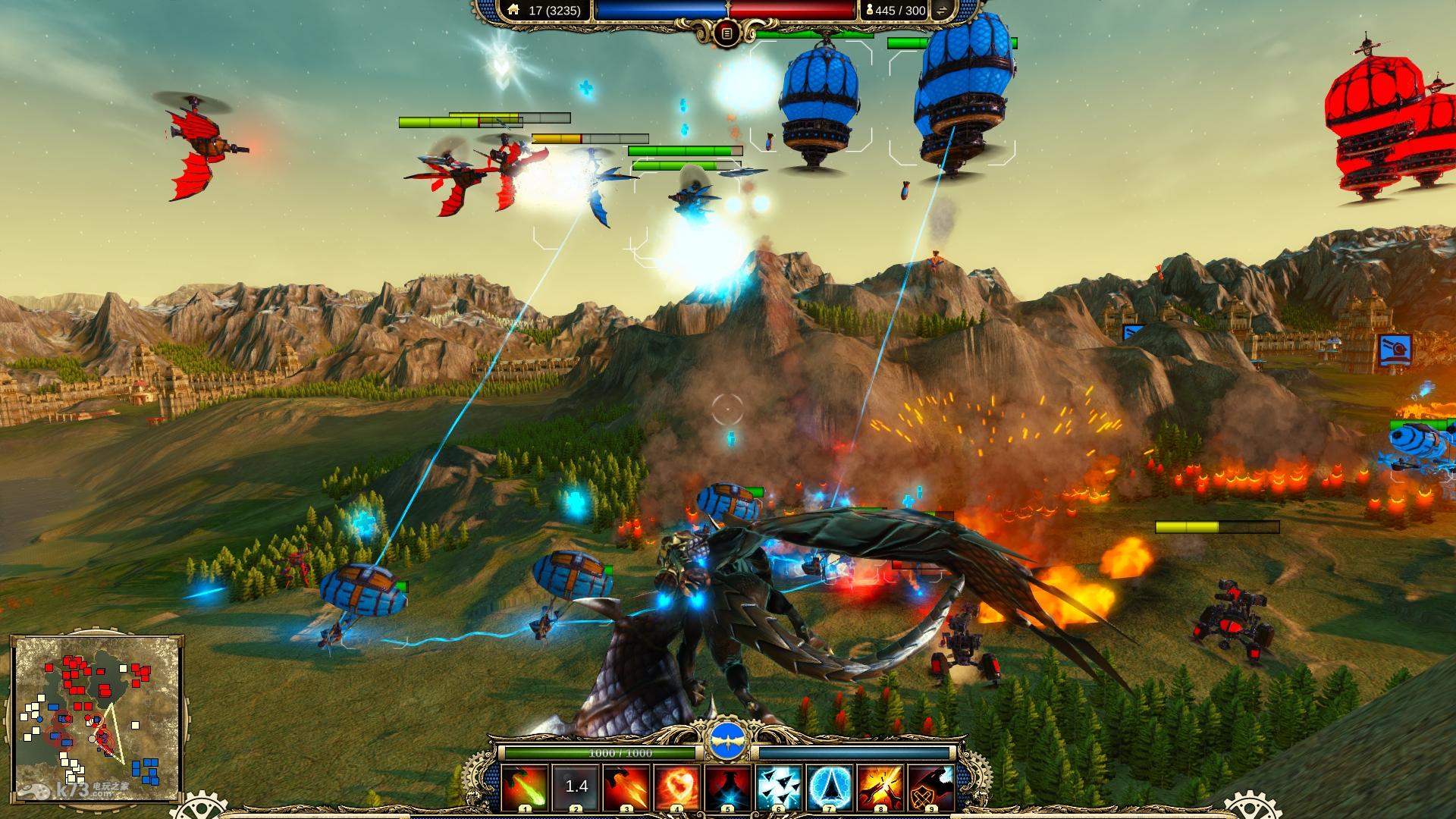
Task: Activate the green fireball ability
Action: [x=524, y=787]
